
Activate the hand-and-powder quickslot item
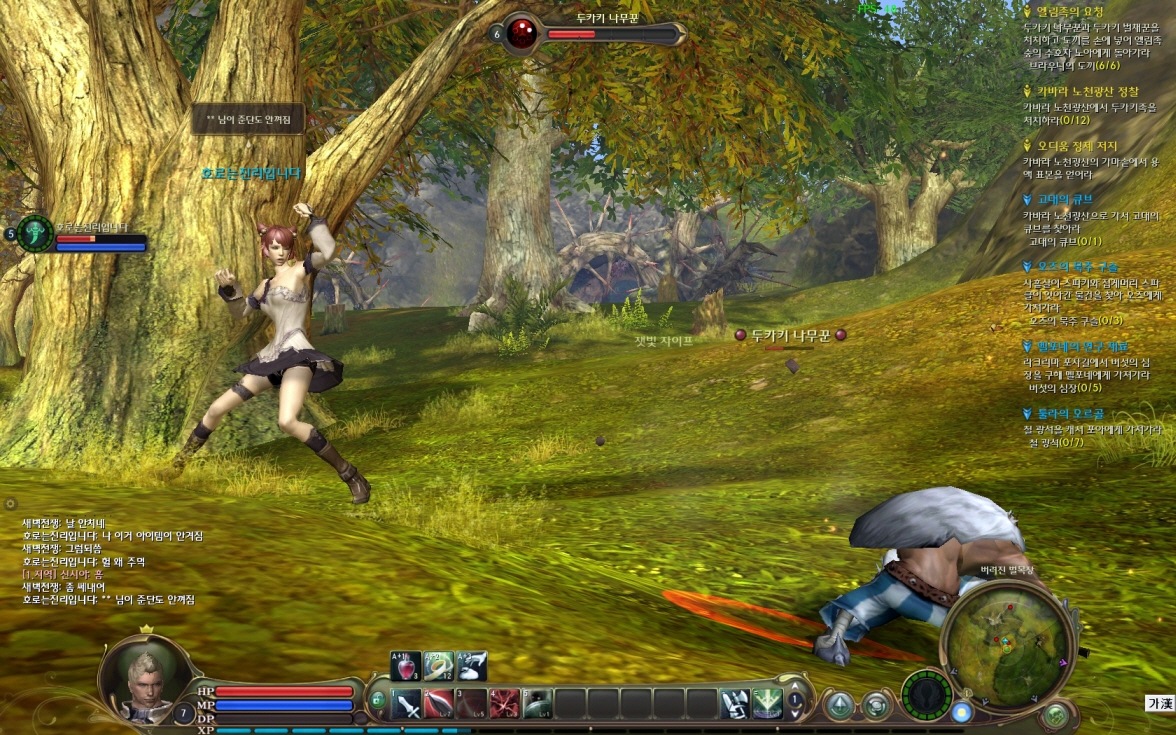point(472,666)
